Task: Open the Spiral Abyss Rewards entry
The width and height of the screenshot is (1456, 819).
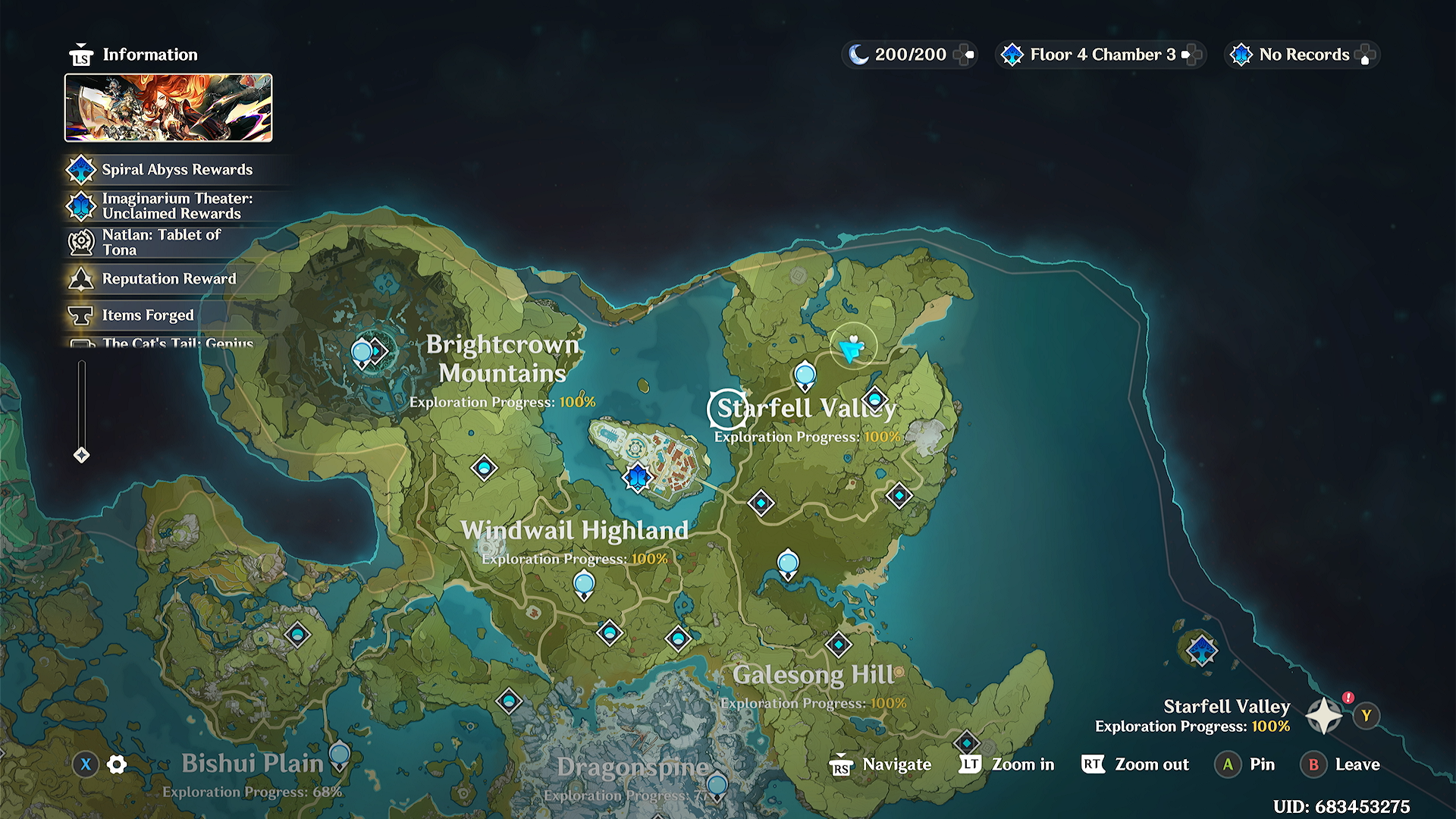Action: click(176, 170)
